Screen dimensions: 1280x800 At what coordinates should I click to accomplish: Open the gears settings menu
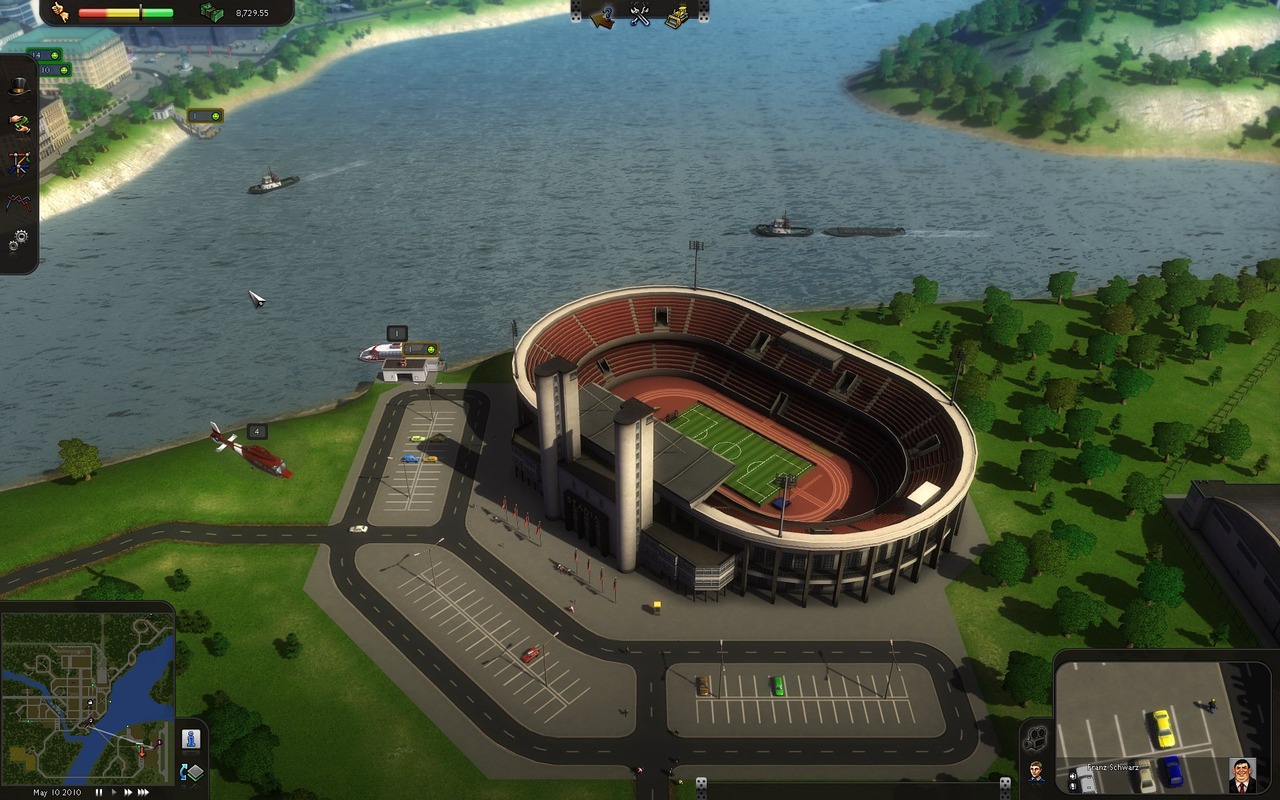pos(19,240)
